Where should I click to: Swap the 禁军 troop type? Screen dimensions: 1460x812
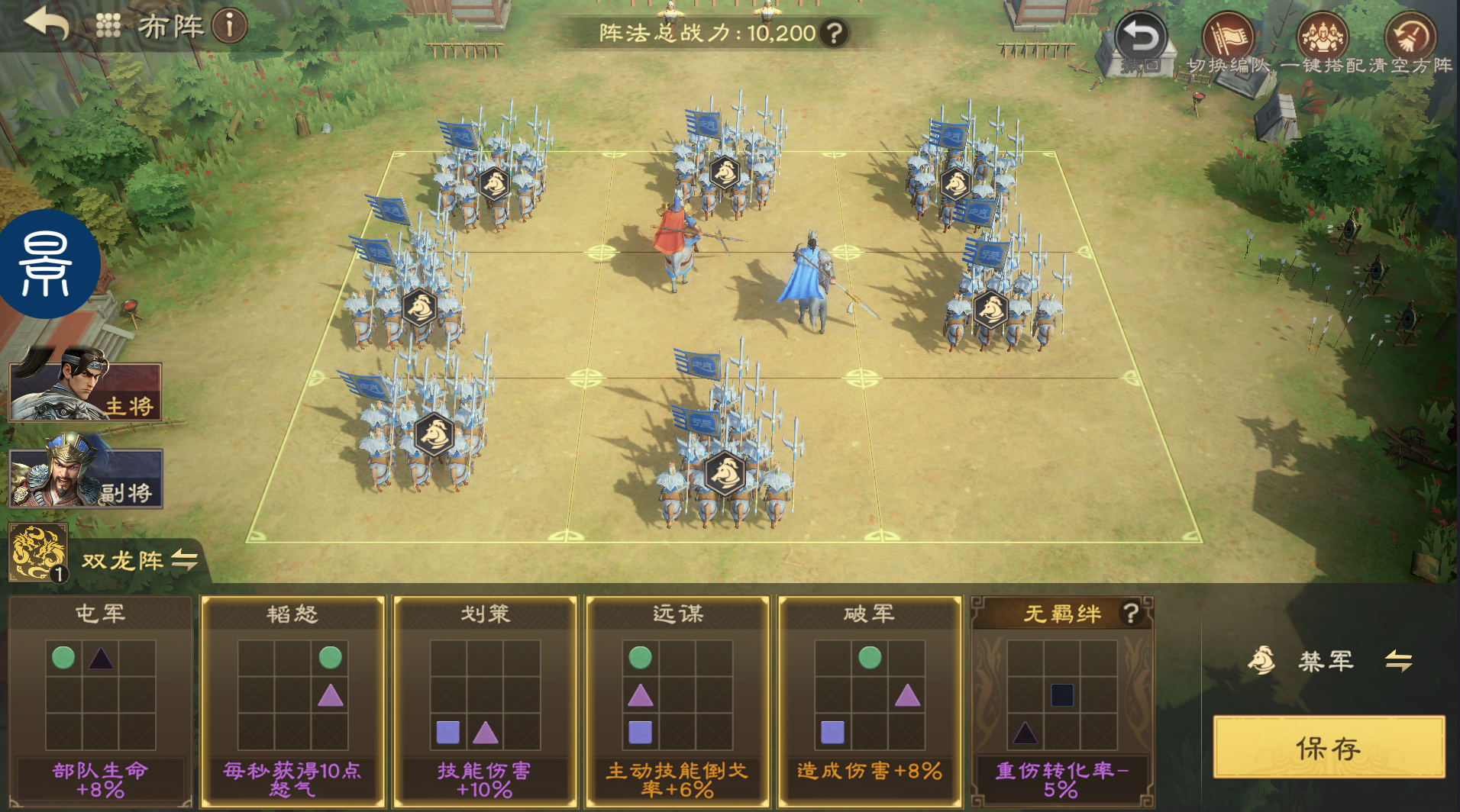pos(1398,660)
